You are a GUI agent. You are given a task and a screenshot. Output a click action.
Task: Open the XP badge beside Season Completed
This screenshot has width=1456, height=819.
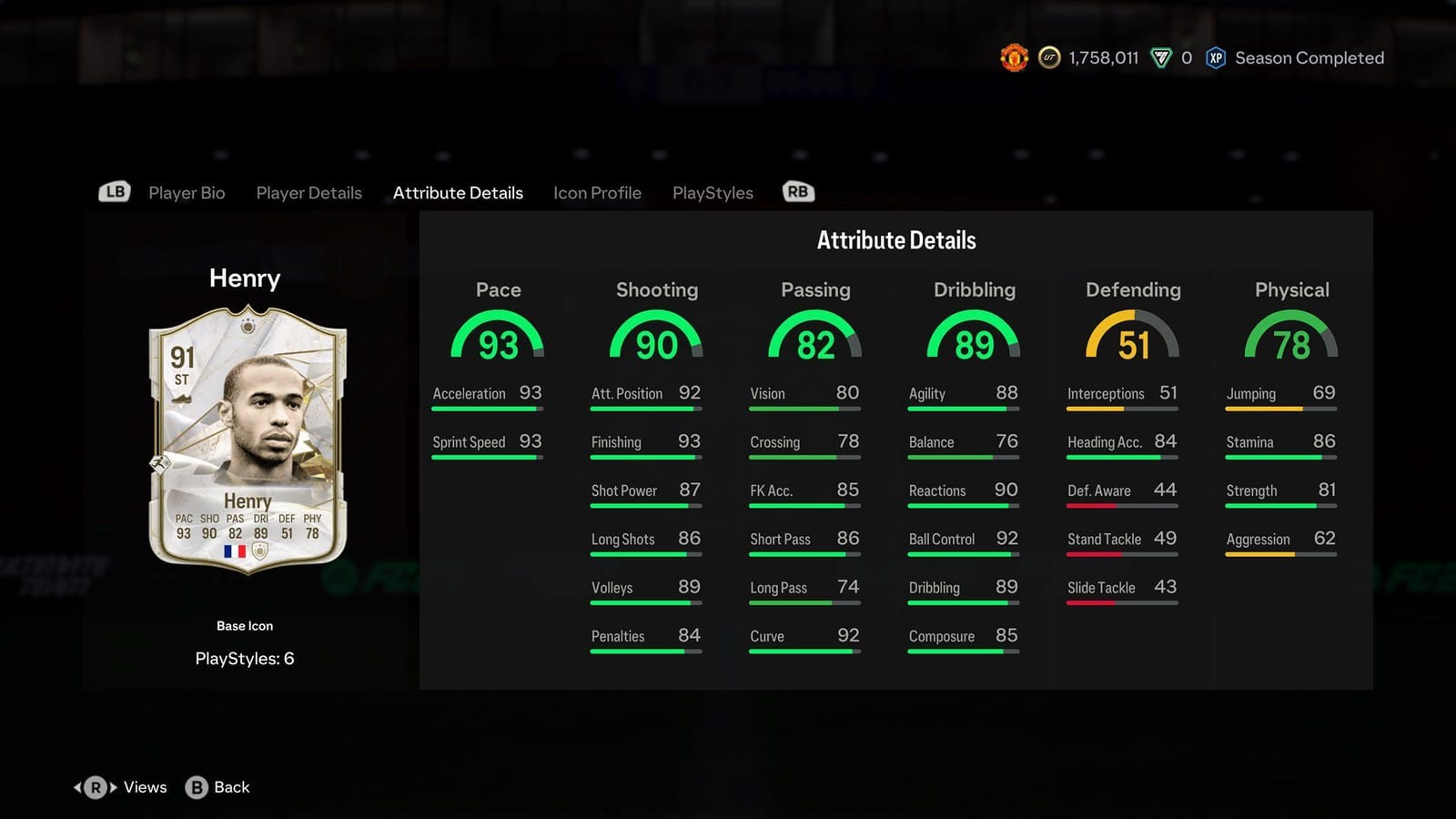(1214, 57)
